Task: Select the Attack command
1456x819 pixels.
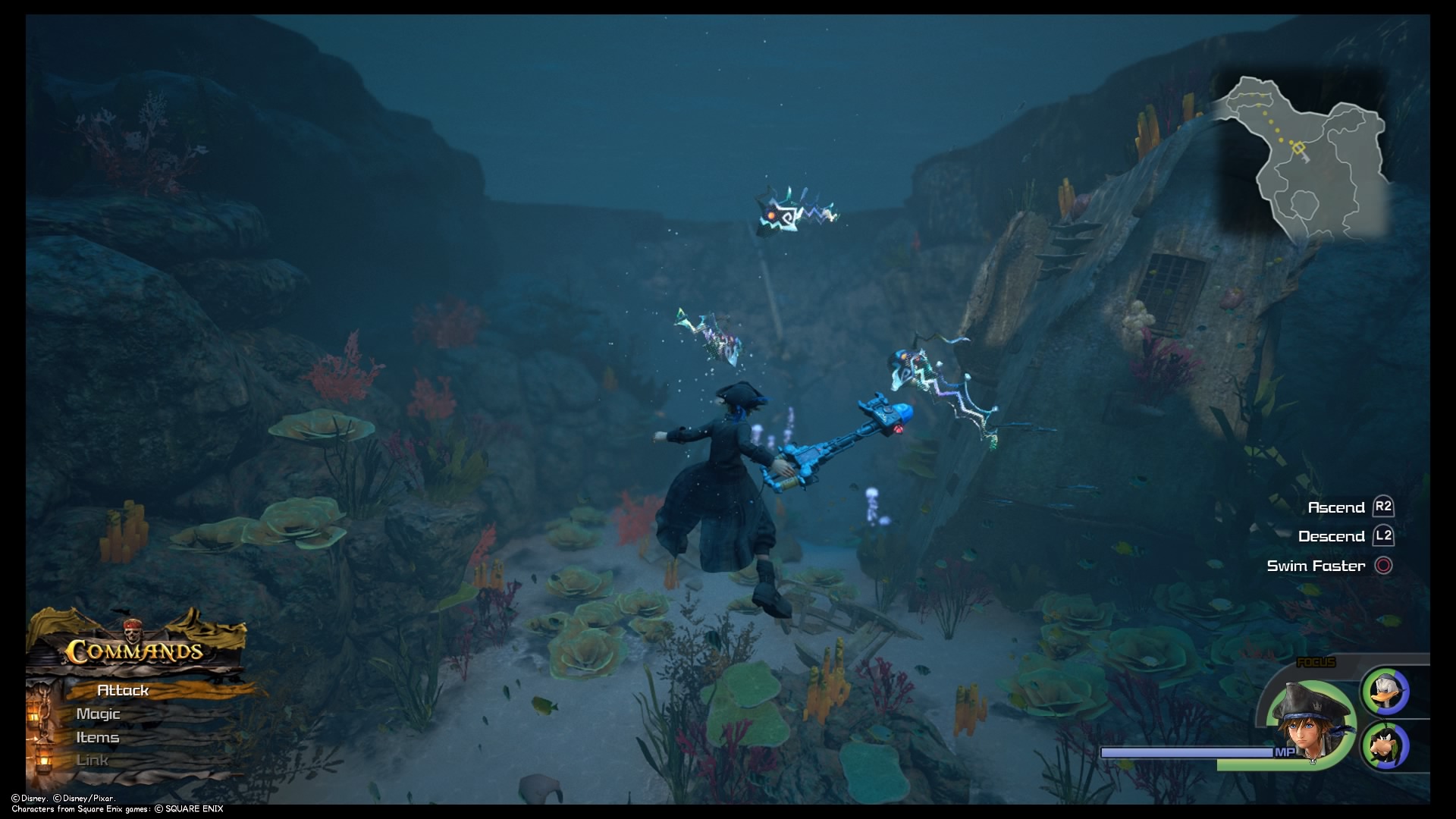Action: click(121, 691)
